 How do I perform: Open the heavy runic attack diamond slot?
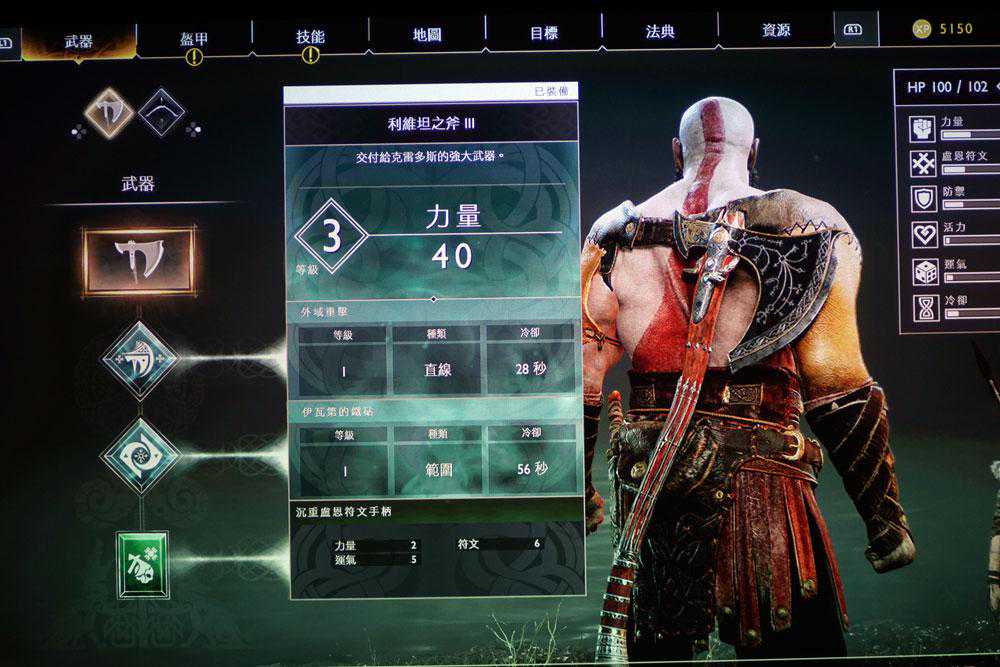coord(141,455)
